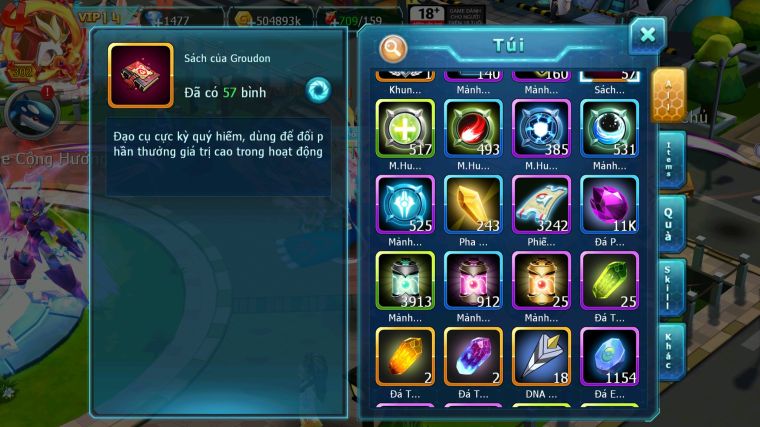The width and height of the screenshot is (760, 427).
Task: Select the ticket item with 3242
Action: (x=540, y=204)
